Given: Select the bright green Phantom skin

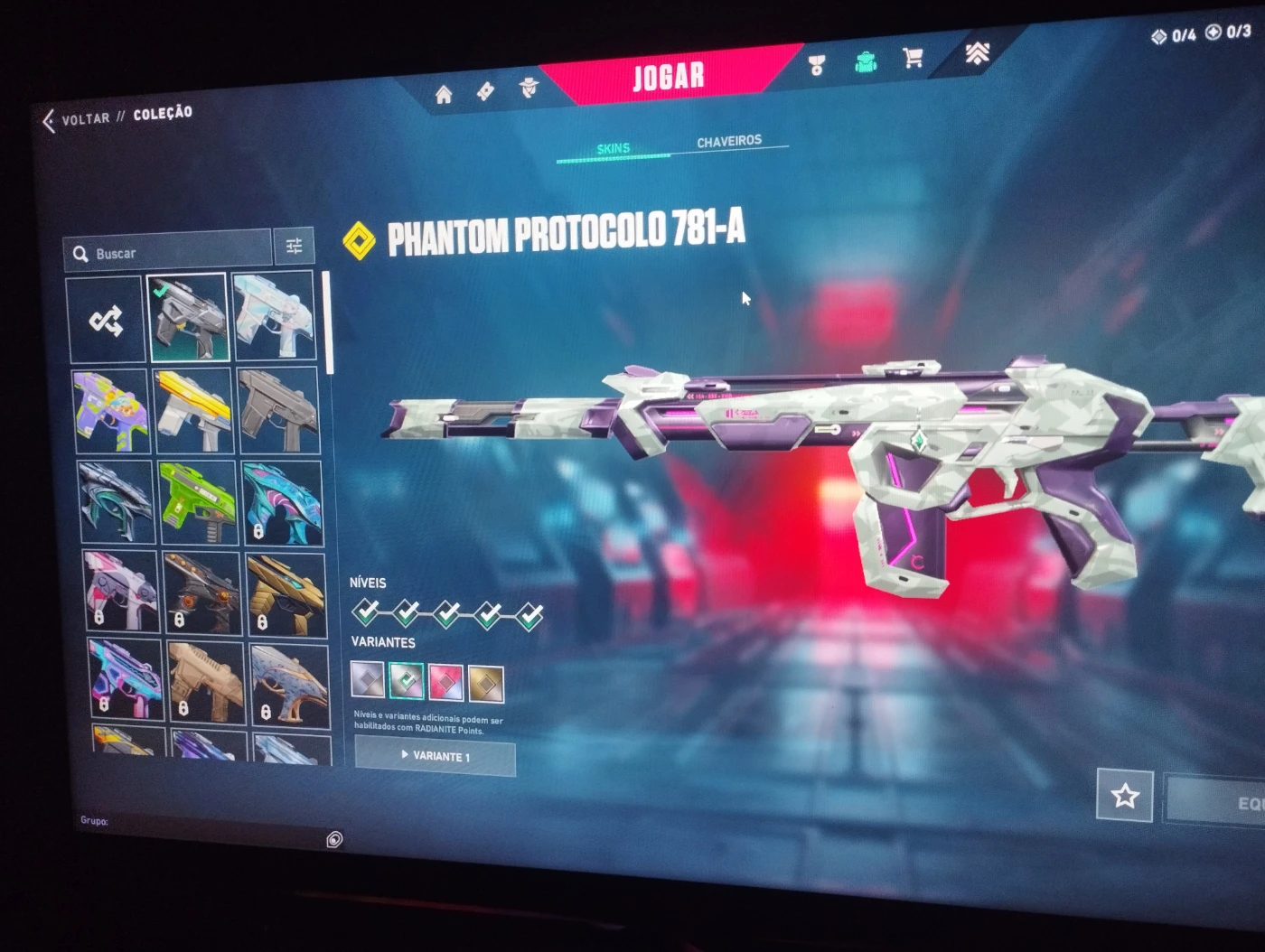Looking at the screenshot, I should tap(196, 502).
